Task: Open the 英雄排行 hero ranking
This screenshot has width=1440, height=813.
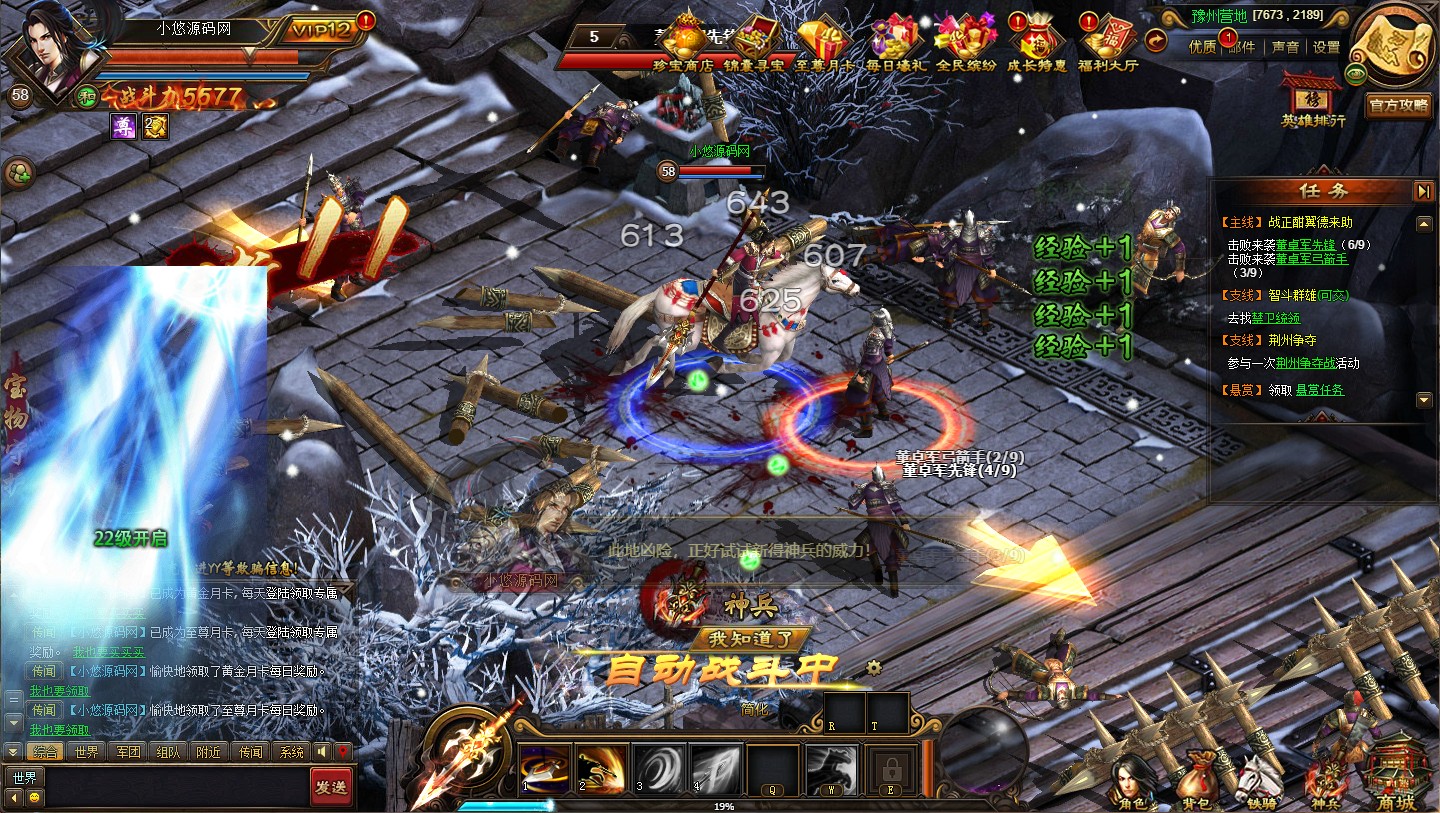Action: [1313, 100]
